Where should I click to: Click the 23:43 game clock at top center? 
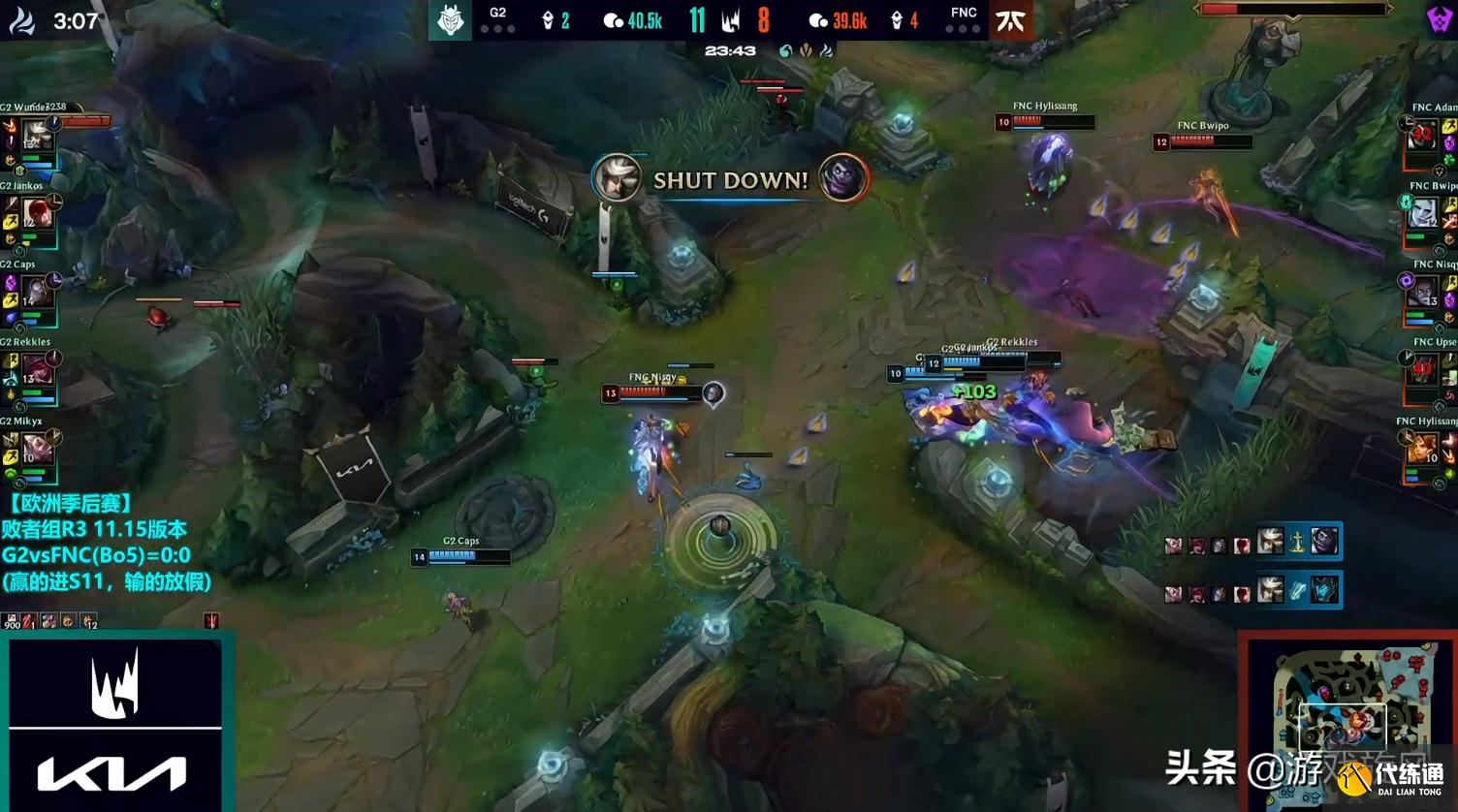(730, 49)
